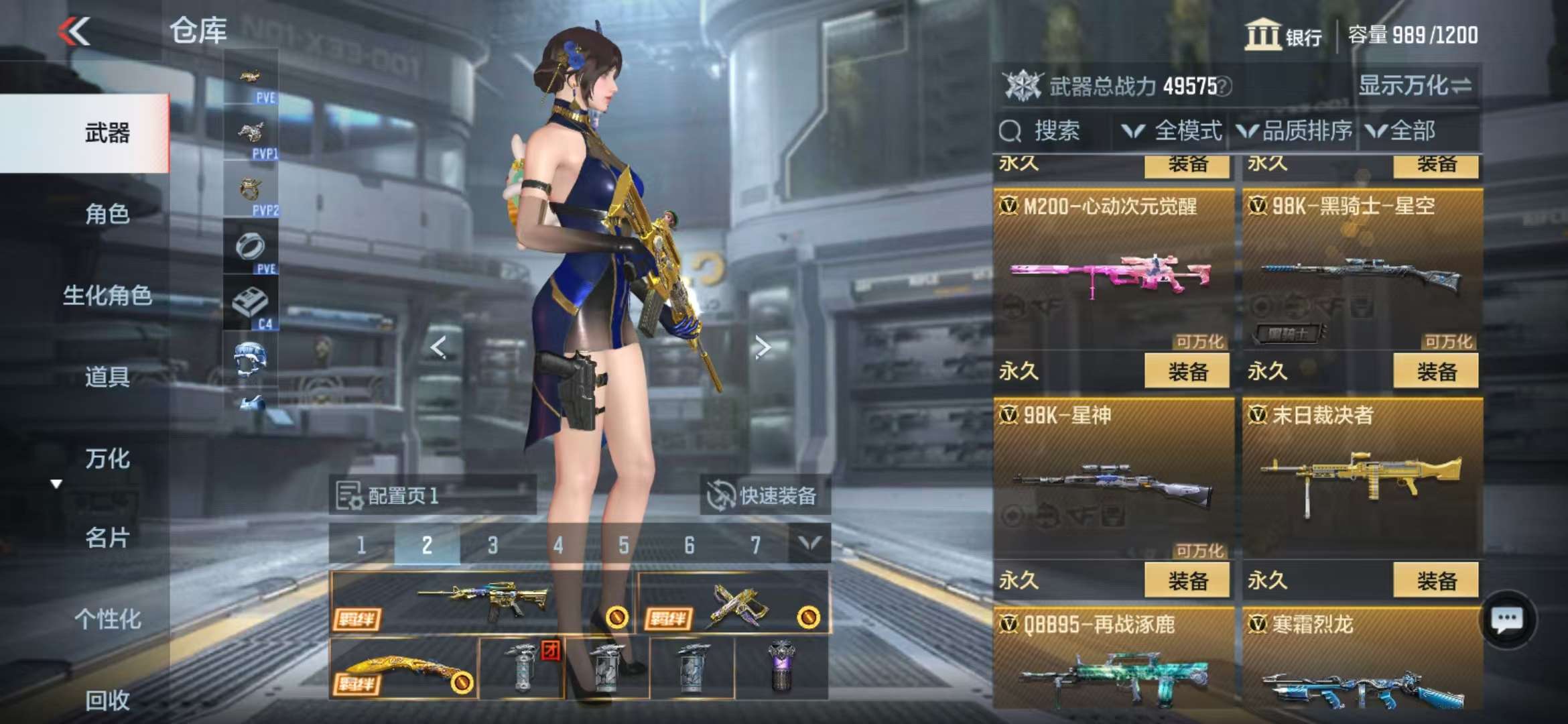Click the 搜索 weapon search field
Screen dimensions: 1568x724
pyautogui.click(x=1055, y=131)
